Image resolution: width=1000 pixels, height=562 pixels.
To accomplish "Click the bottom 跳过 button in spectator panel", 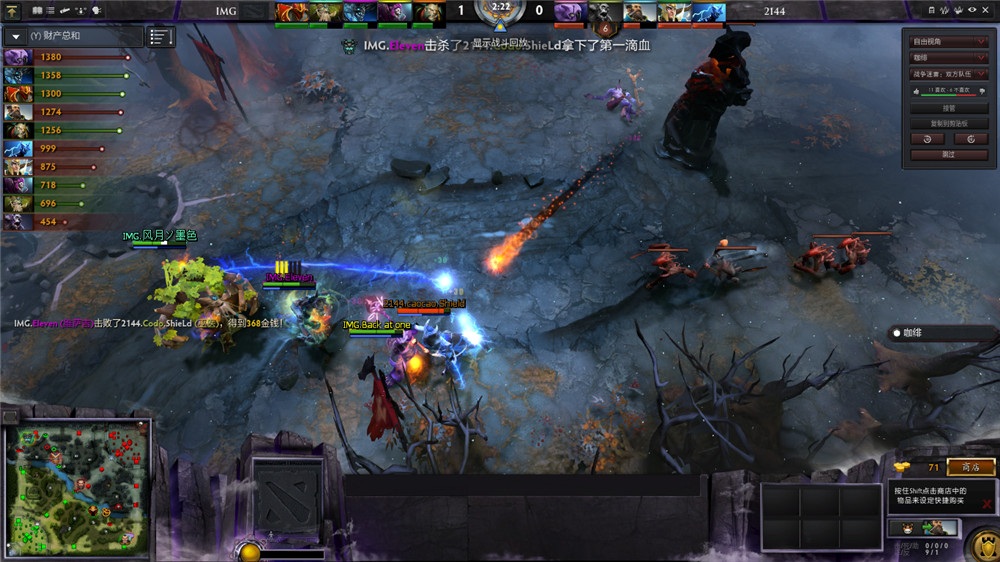I will pyautogui.click(x=948, y=155).
